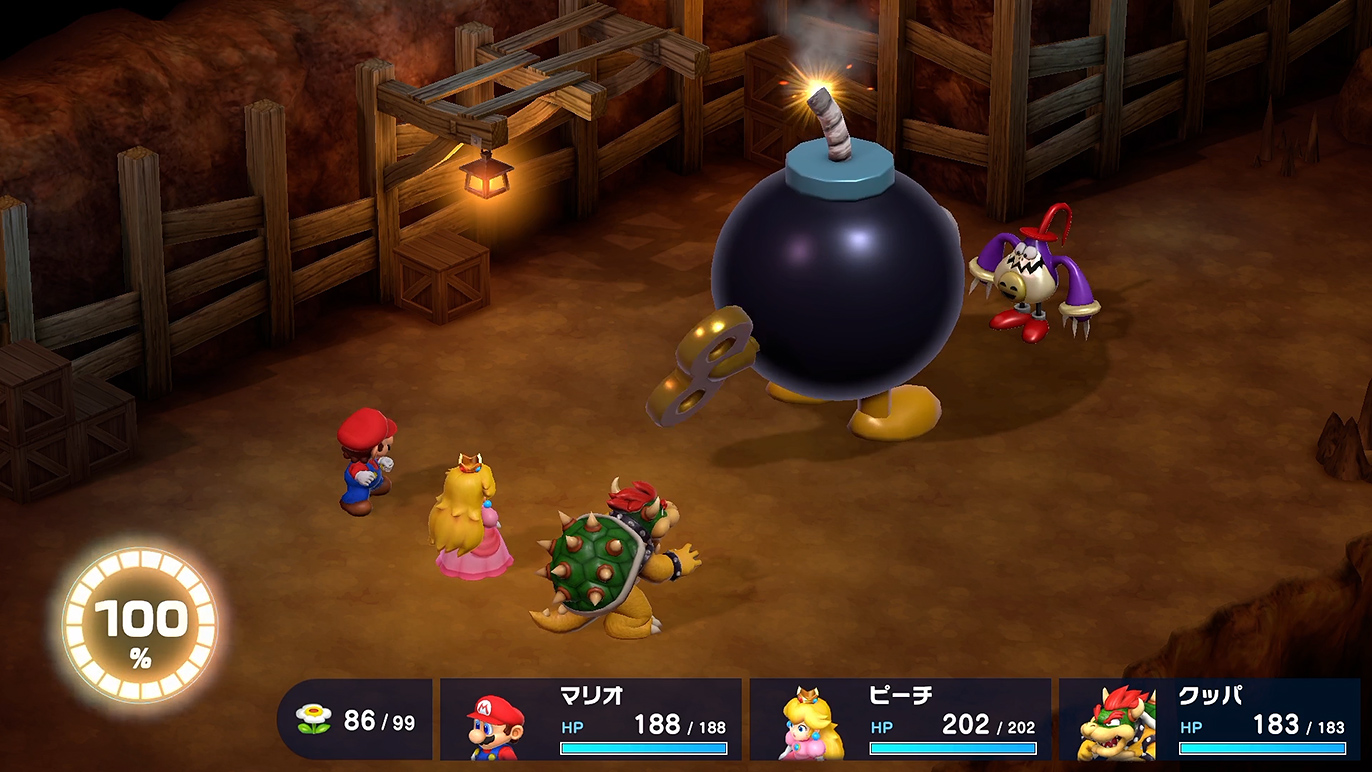Select Mario's party status panel
This screenshot has height=772, width=1372.
coord(591,719)
